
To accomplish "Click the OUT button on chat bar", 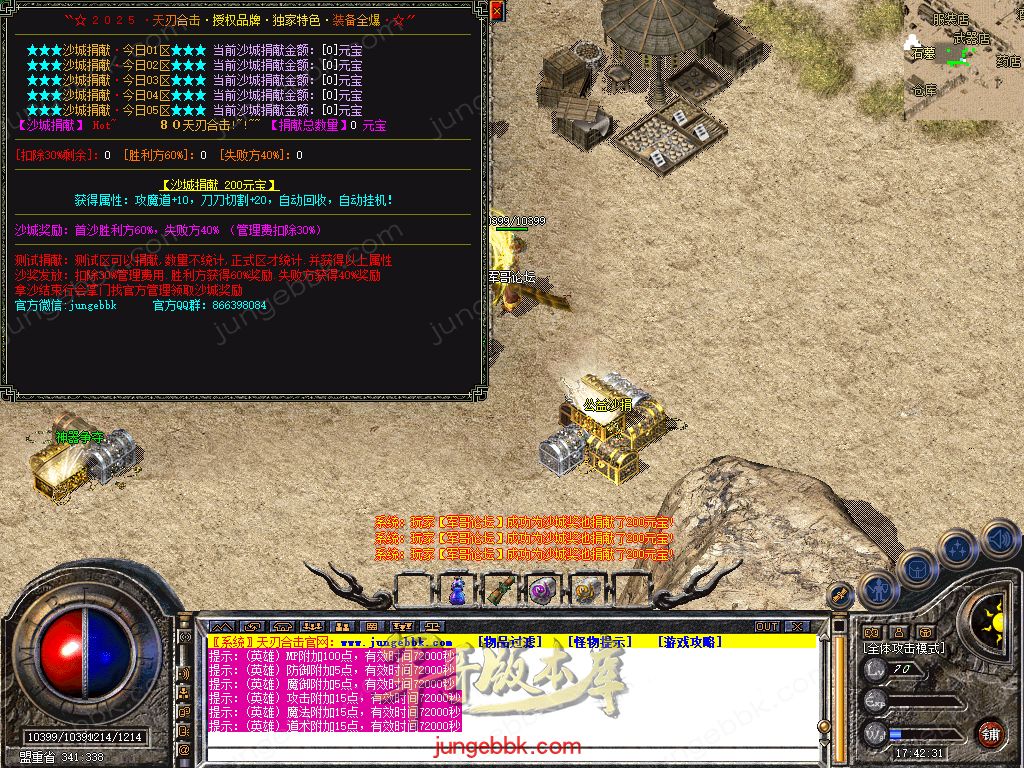I will point(767,627).
